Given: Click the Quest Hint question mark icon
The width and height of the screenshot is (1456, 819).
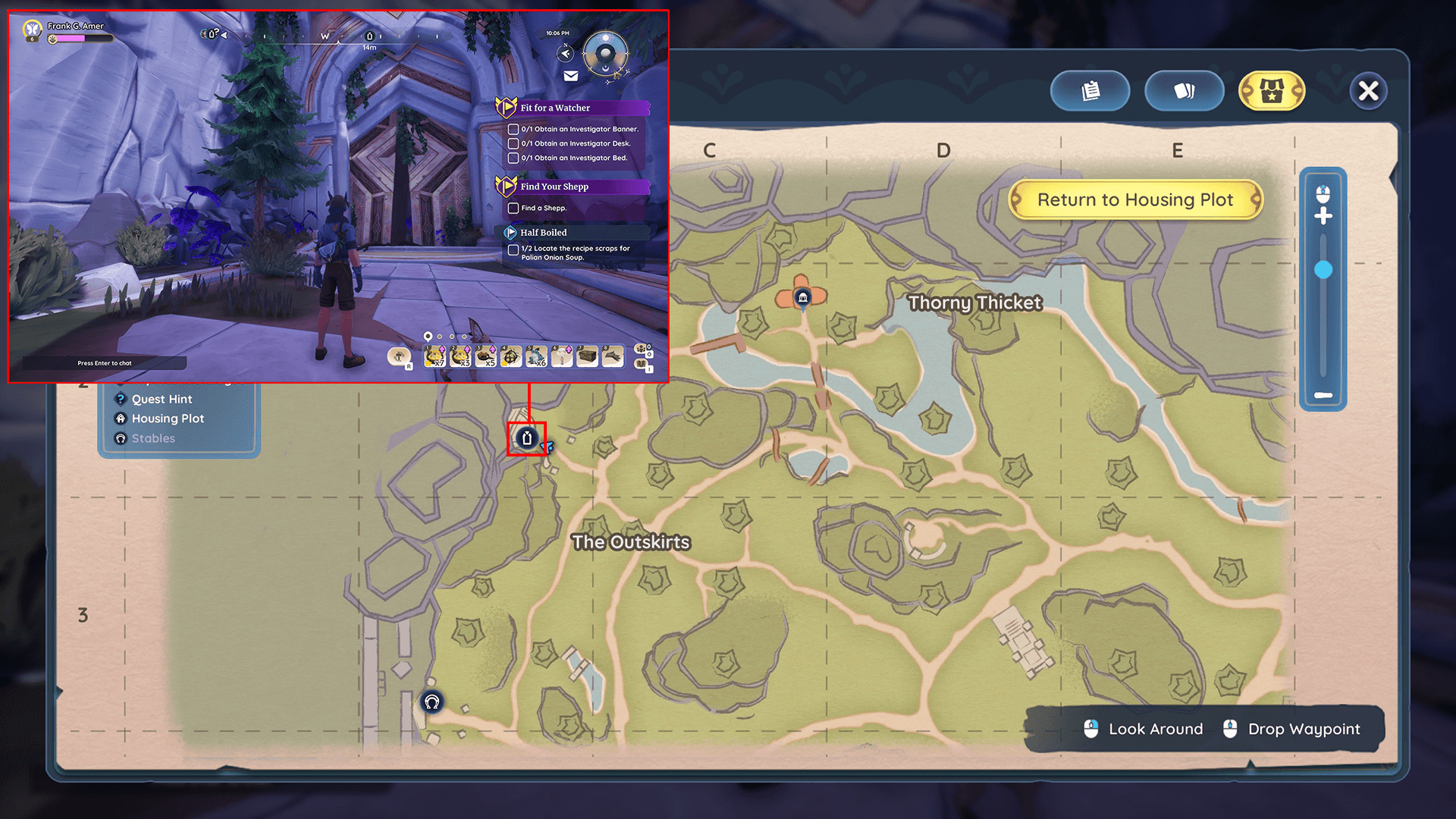Looking at the screenshot, I should point(121,399).
